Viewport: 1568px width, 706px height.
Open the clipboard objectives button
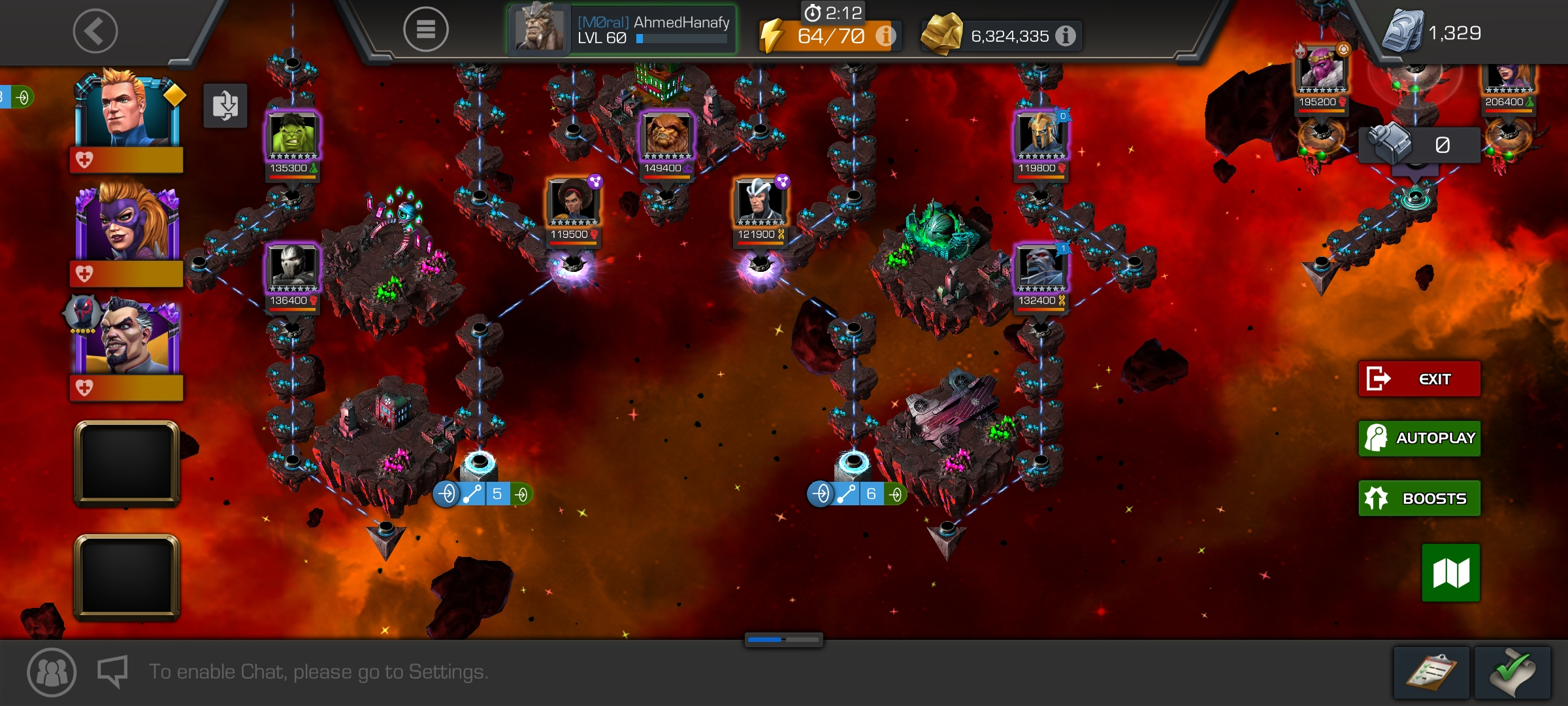click(x=1431, y=673)
